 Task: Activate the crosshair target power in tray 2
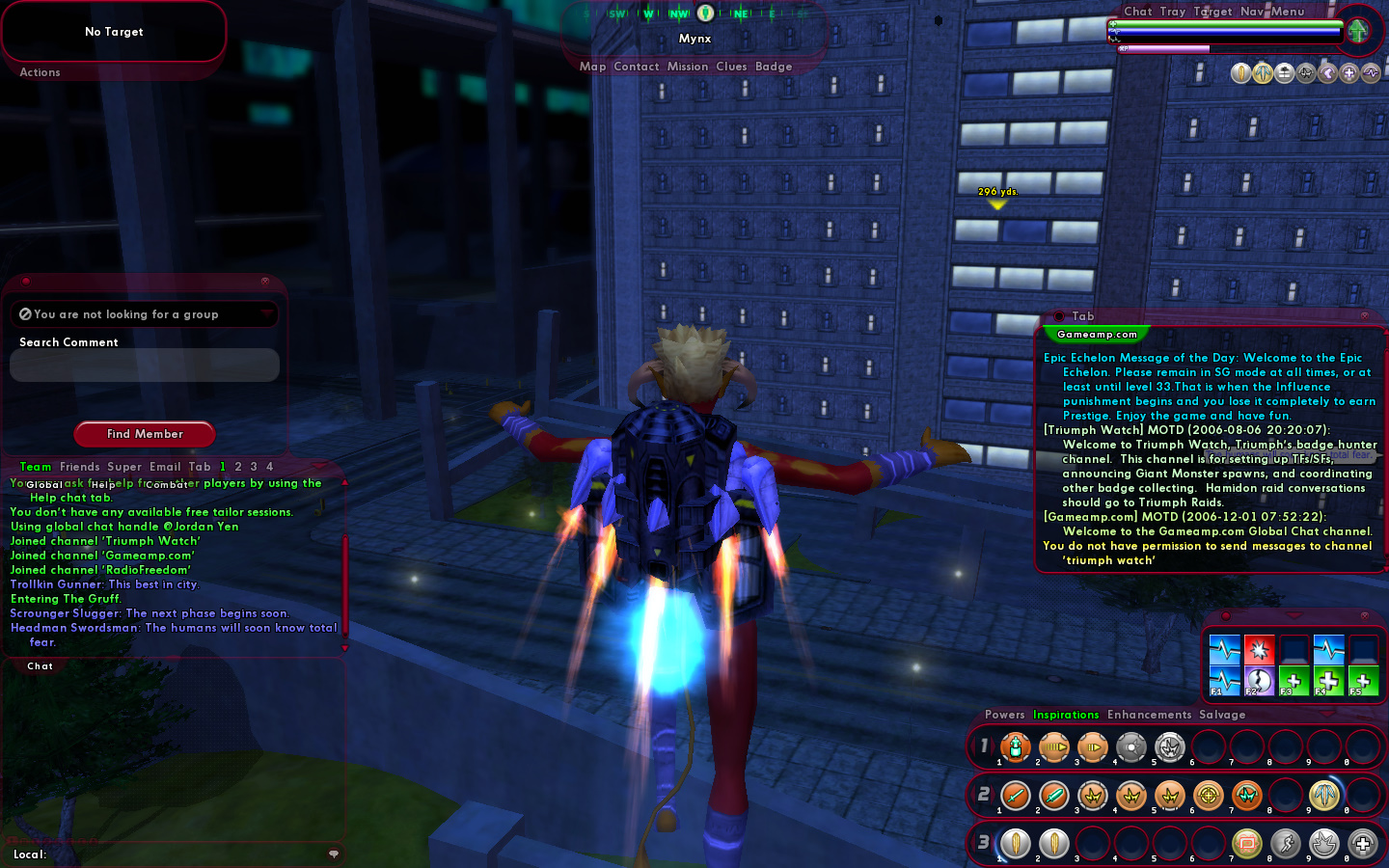point(1208,796)
